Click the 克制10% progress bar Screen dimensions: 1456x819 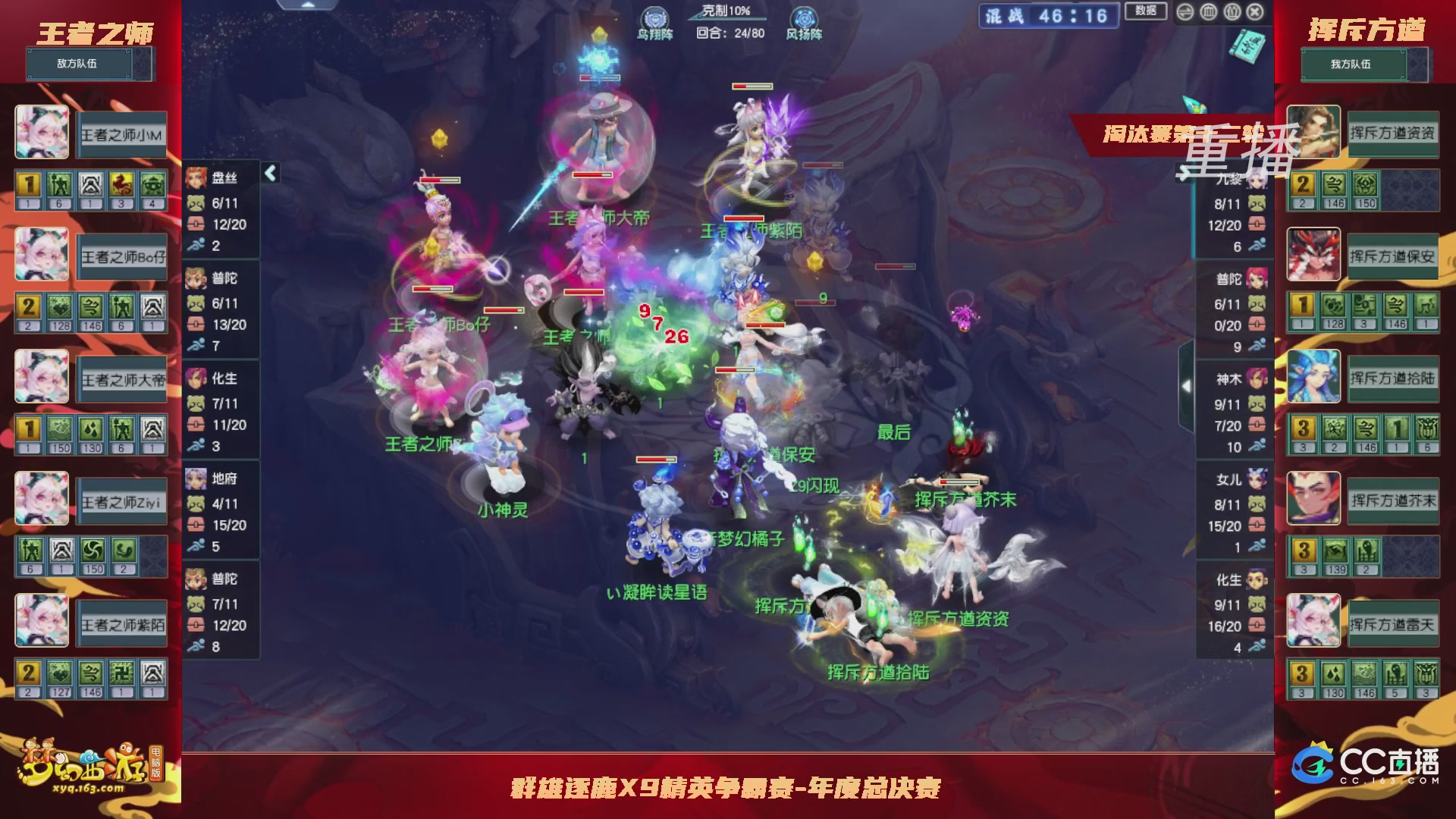pos(726,19)
